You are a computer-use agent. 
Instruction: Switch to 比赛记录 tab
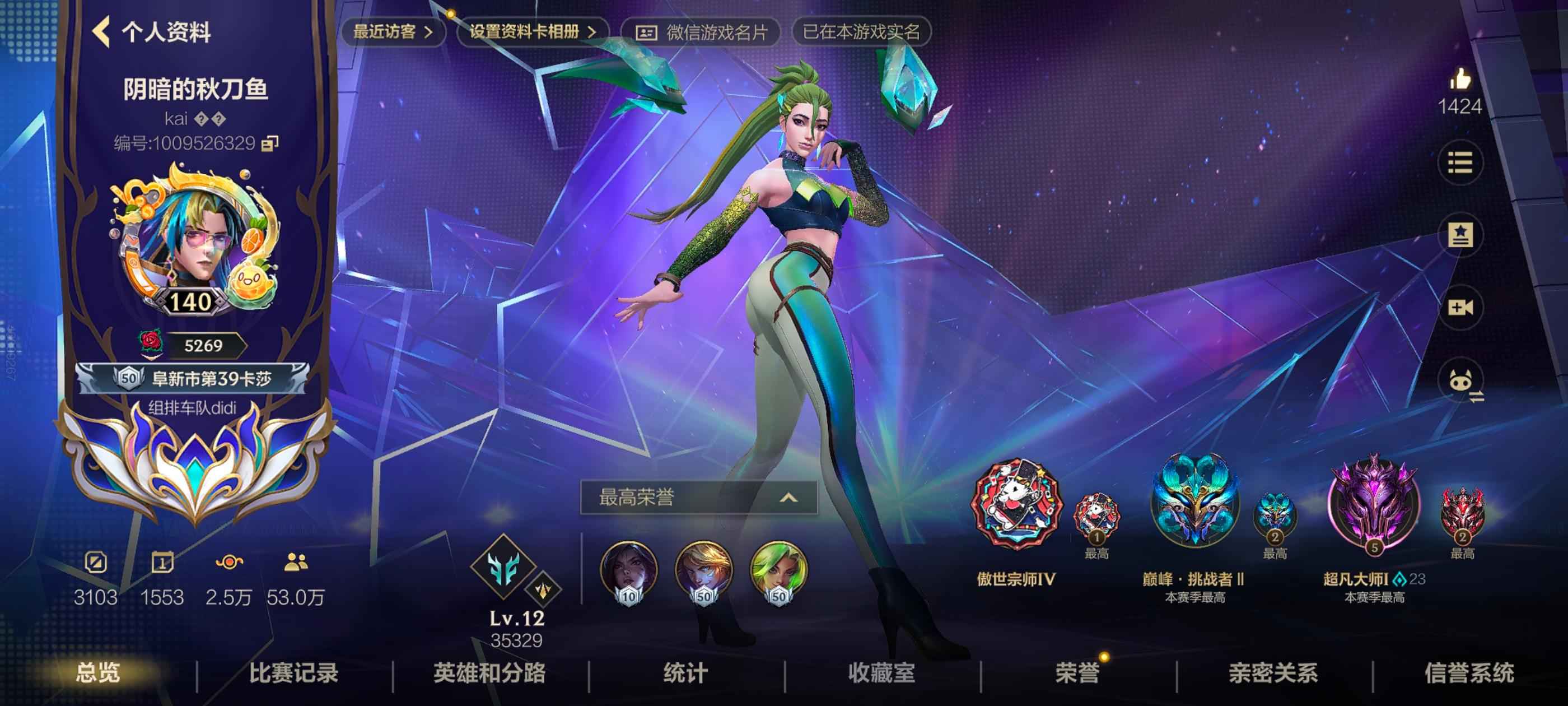[x=293, y=673]
